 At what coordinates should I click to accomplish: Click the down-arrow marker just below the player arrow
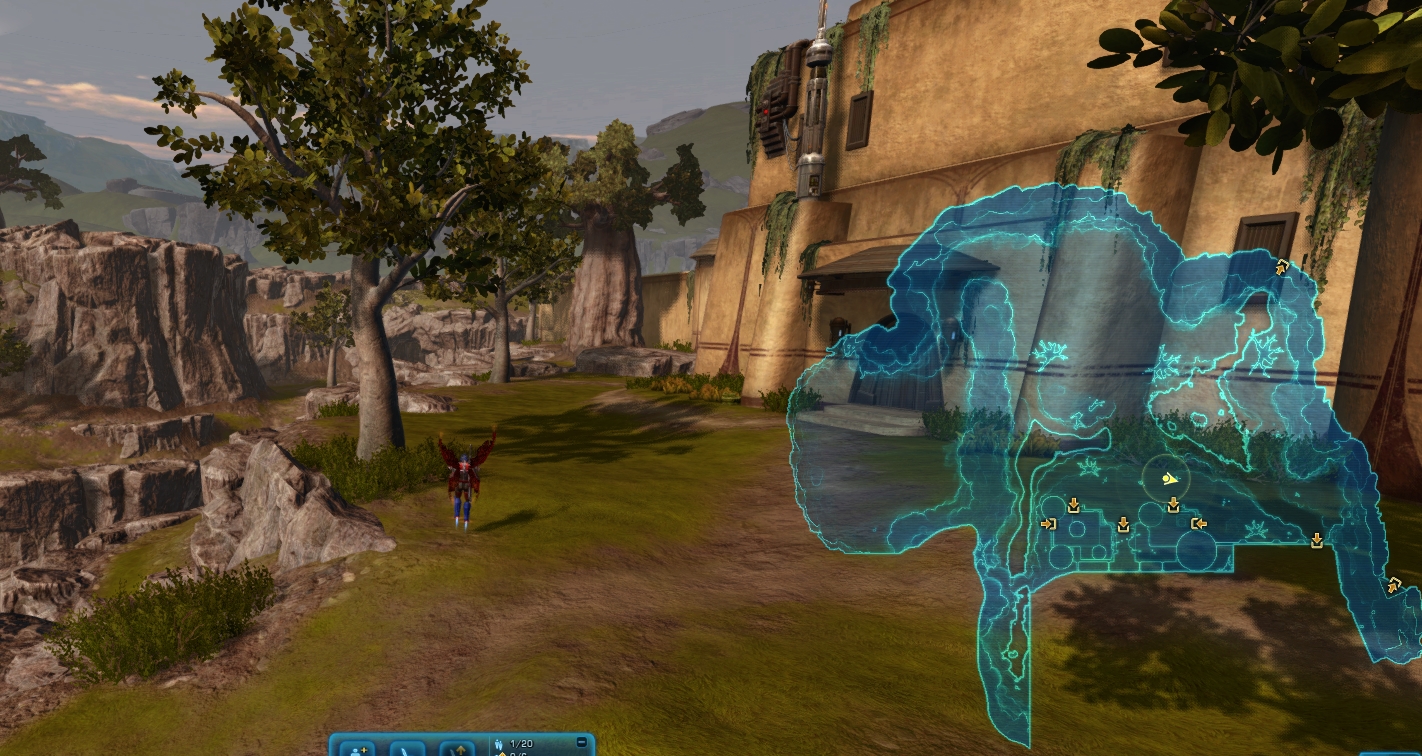tap(1173, 506)
